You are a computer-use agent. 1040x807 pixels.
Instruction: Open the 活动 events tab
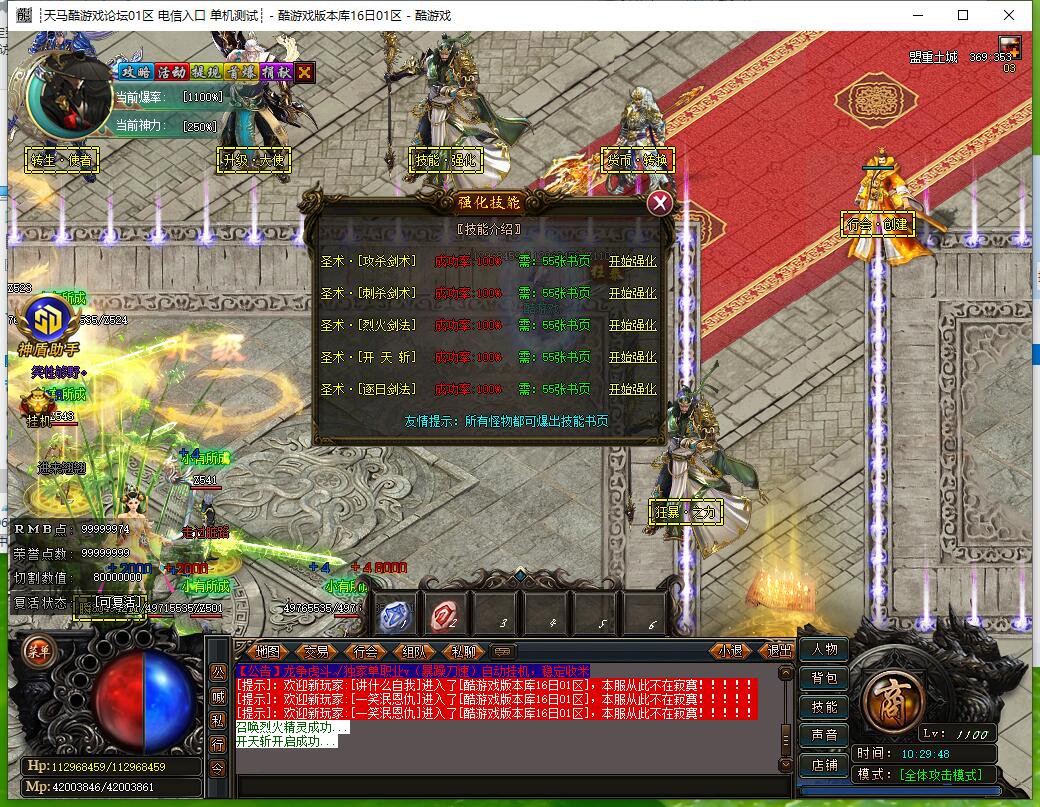[x=171, y=72]
